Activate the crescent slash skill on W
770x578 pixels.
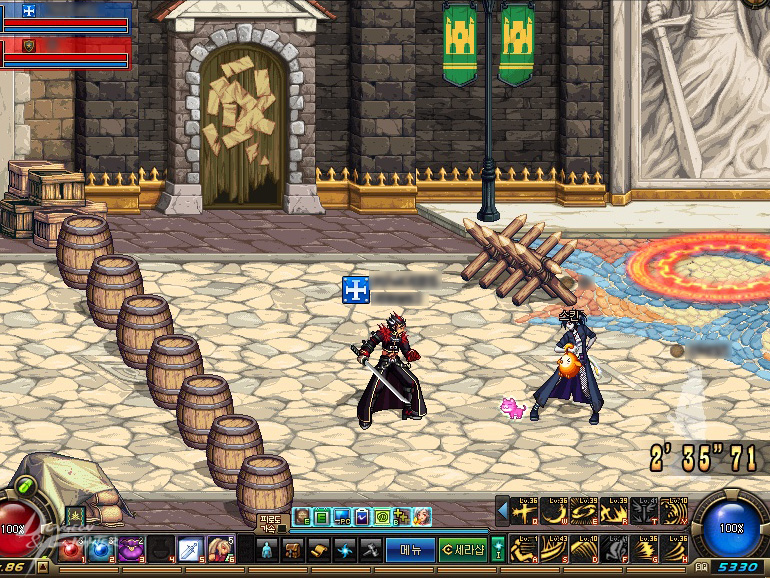555,512
